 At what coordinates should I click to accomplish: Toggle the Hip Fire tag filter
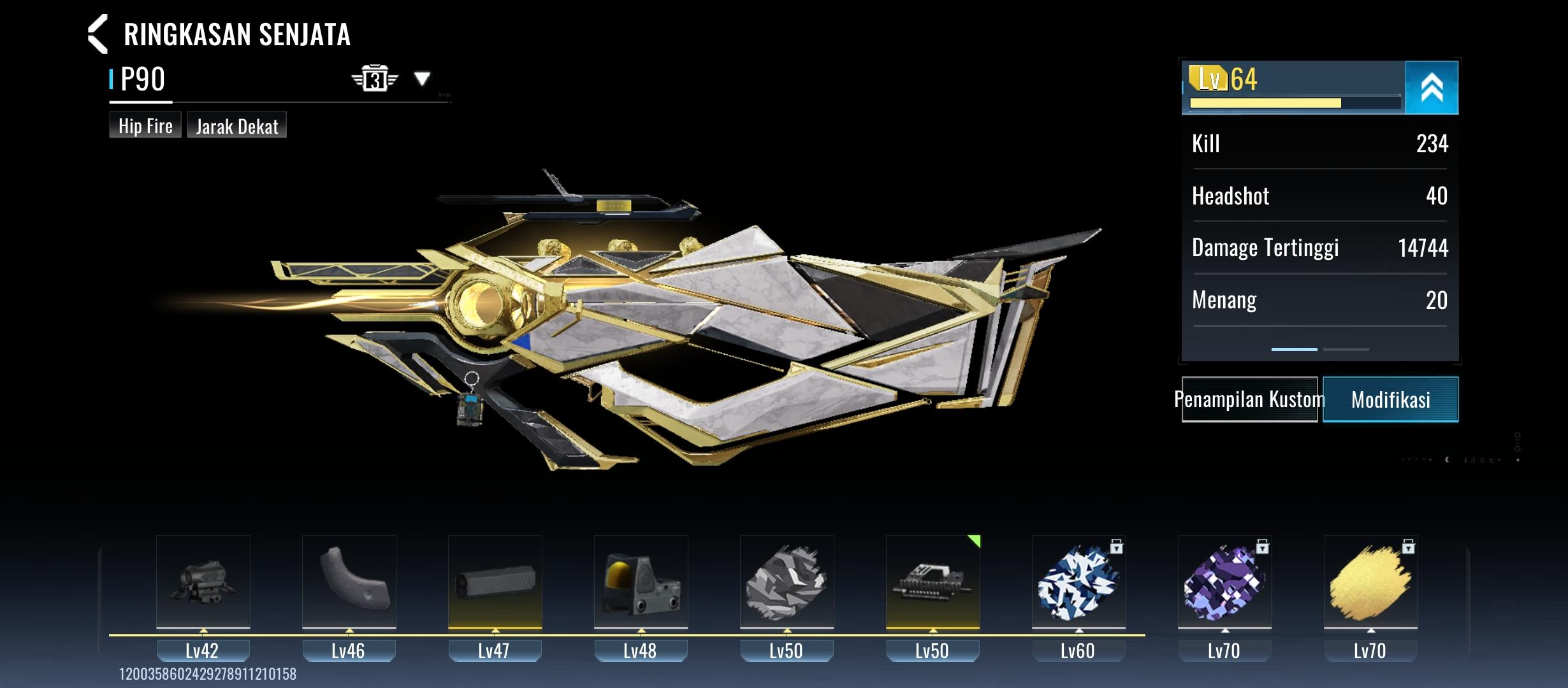click(x=145, y=125)
